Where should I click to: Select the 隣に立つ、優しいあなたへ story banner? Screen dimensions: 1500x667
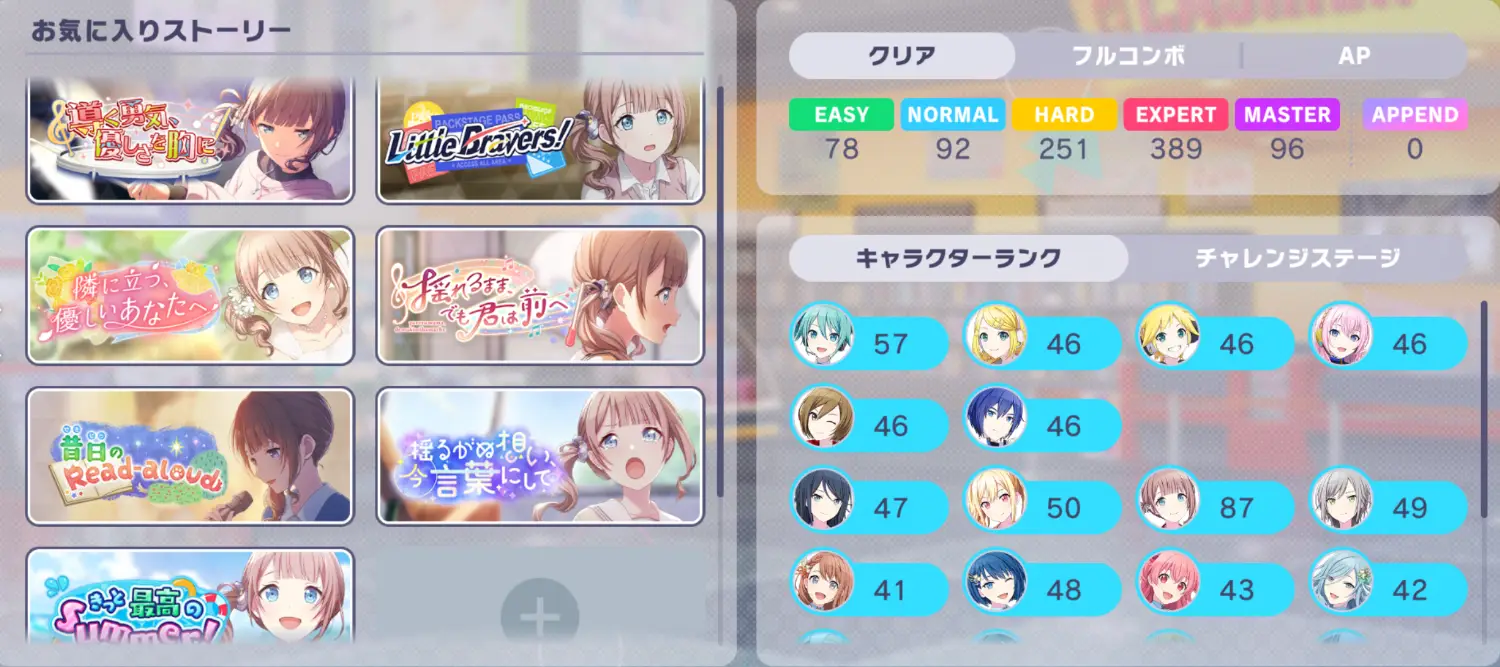(x=190, y=296)
